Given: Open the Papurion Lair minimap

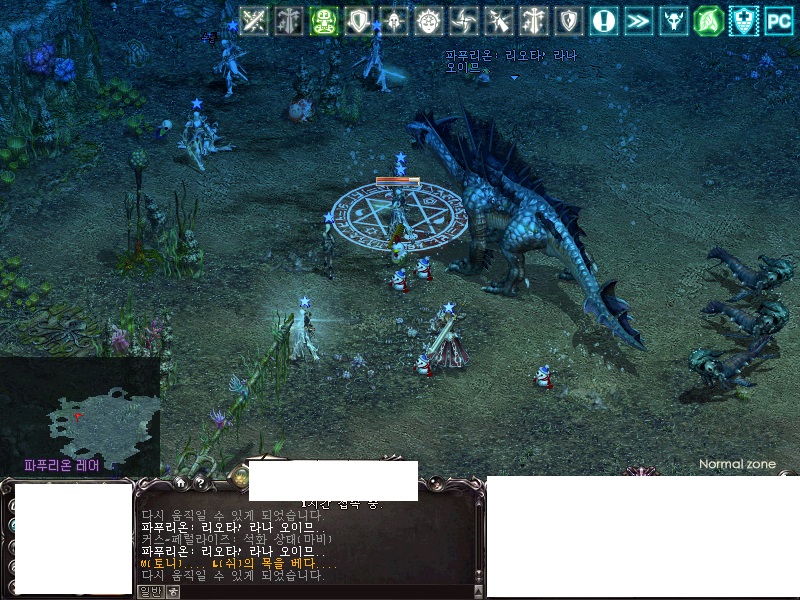Looking at the screenshot, I should coord(78,415).
